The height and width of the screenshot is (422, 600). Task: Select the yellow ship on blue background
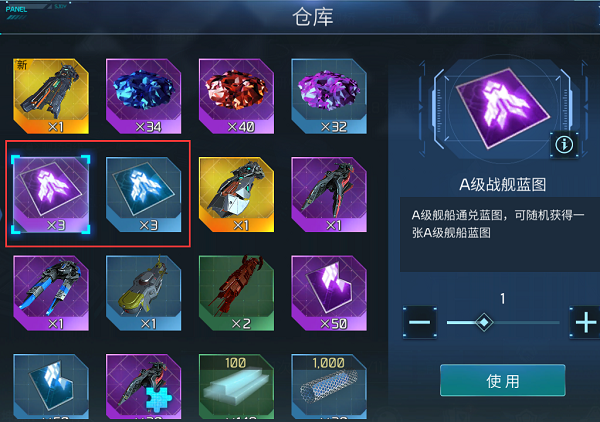point(142,291)
